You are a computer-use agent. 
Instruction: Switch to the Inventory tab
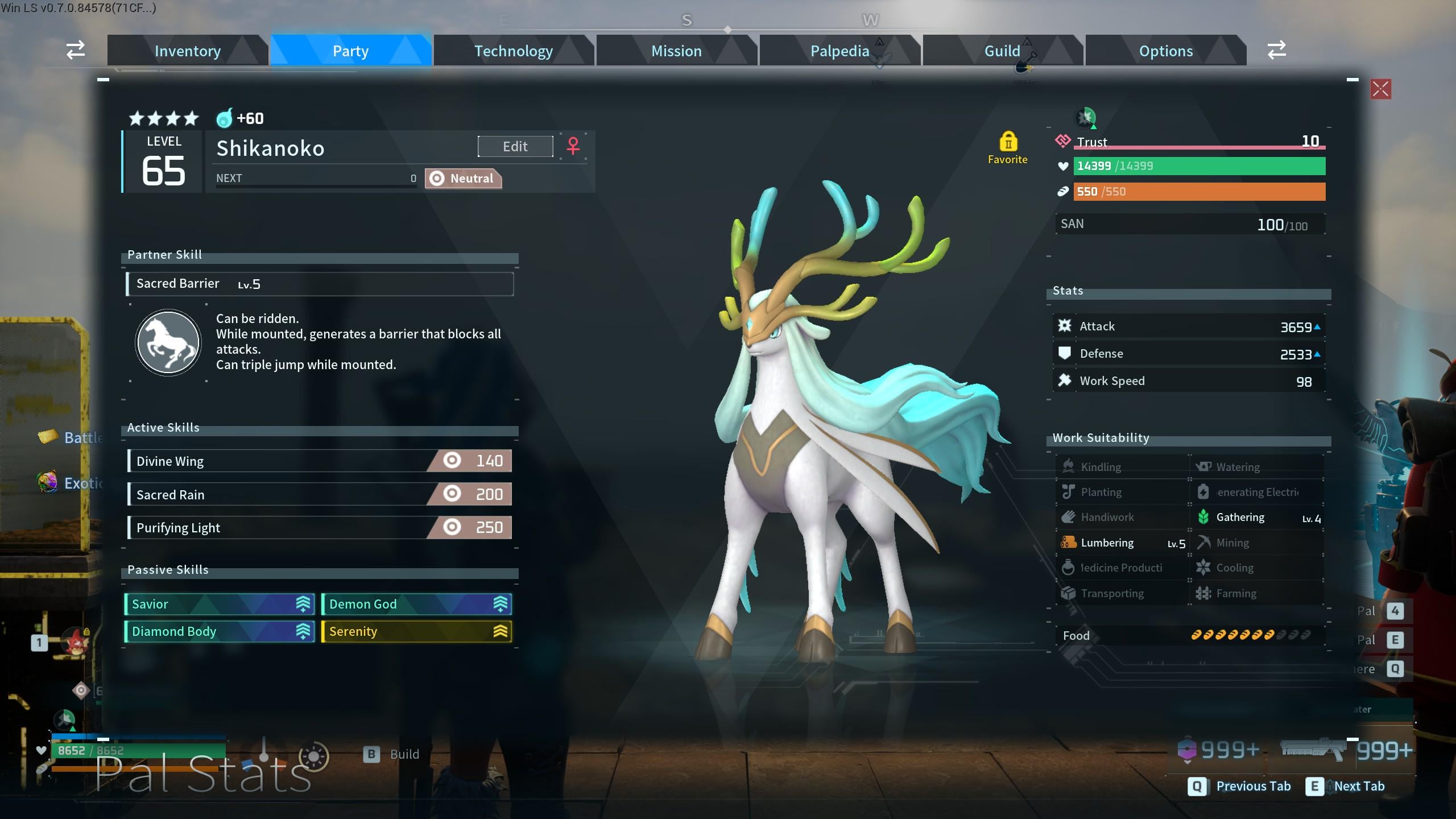coord(188,51)
